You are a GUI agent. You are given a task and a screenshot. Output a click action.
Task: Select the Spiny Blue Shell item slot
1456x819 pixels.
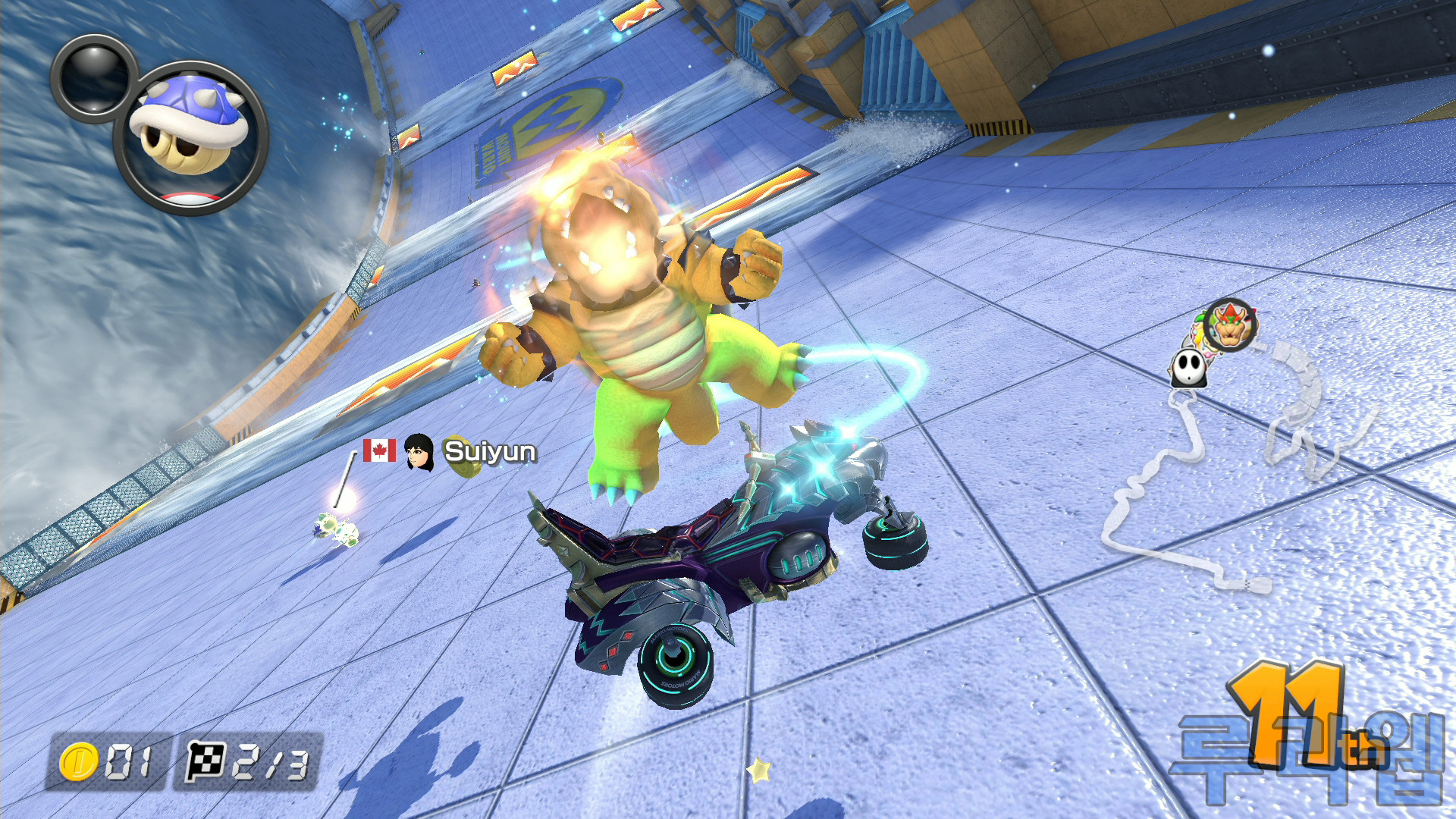(190, 137)
